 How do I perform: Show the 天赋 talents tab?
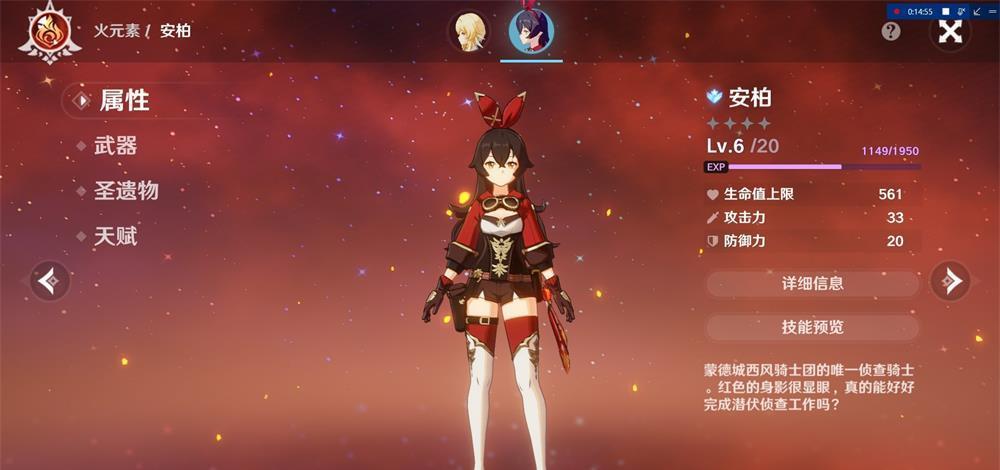point(115,237)
